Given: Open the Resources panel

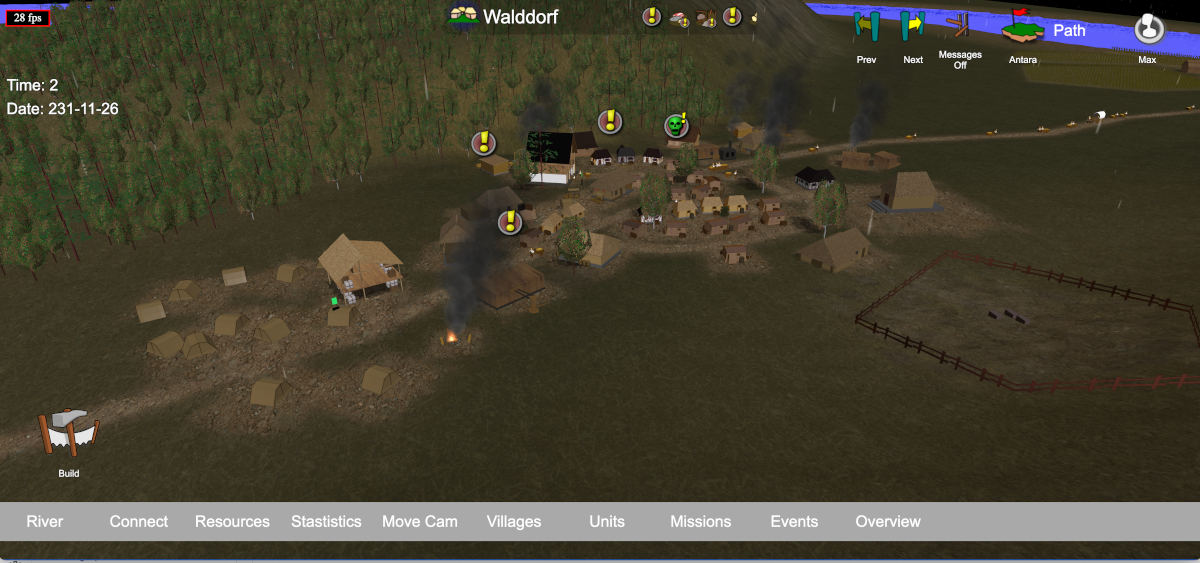Looking at the screenshot, I should pos(232,521).
